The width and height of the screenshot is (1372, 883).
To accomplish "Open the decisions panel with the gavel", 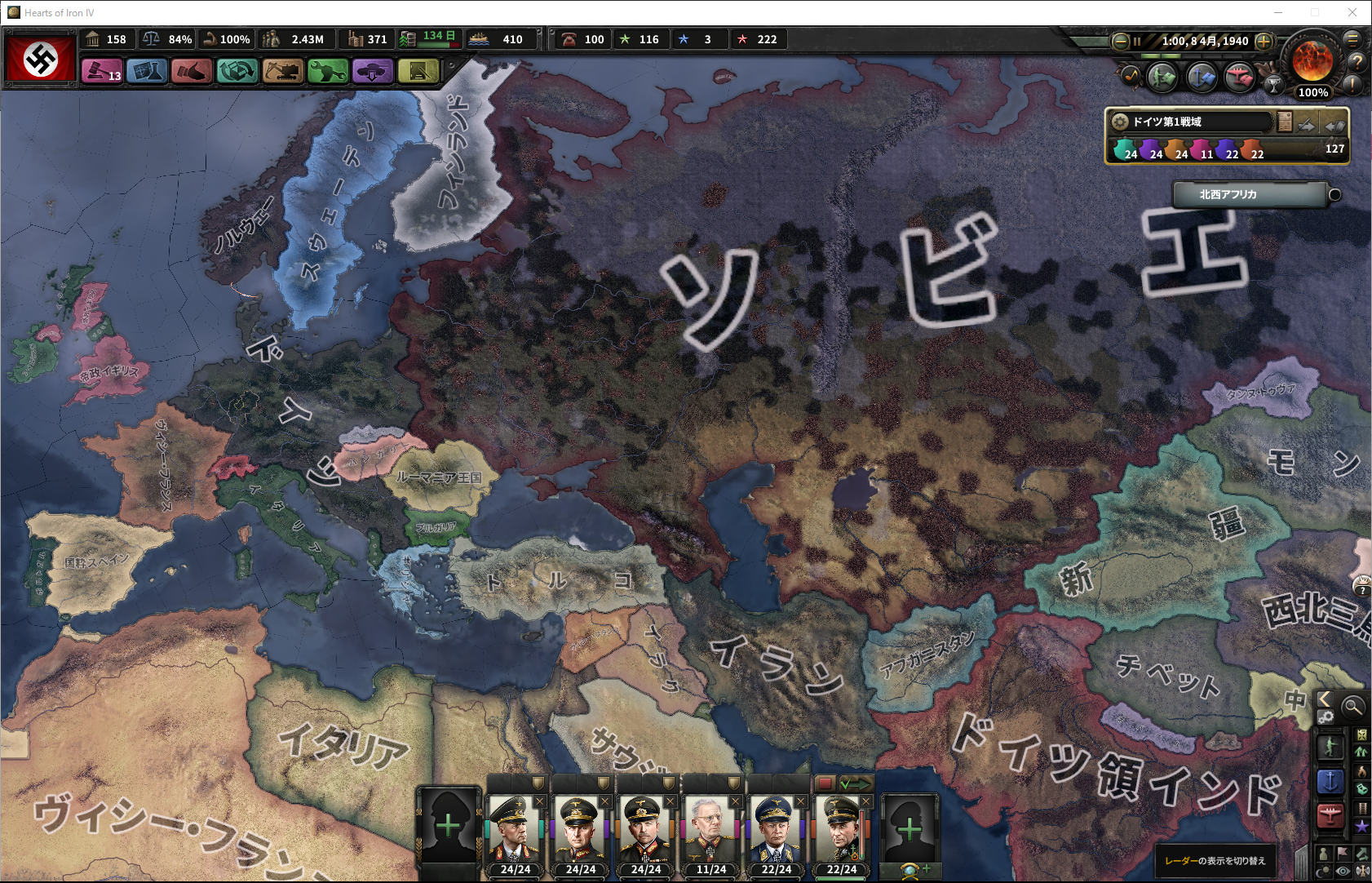I will click(x=102, y=72).
